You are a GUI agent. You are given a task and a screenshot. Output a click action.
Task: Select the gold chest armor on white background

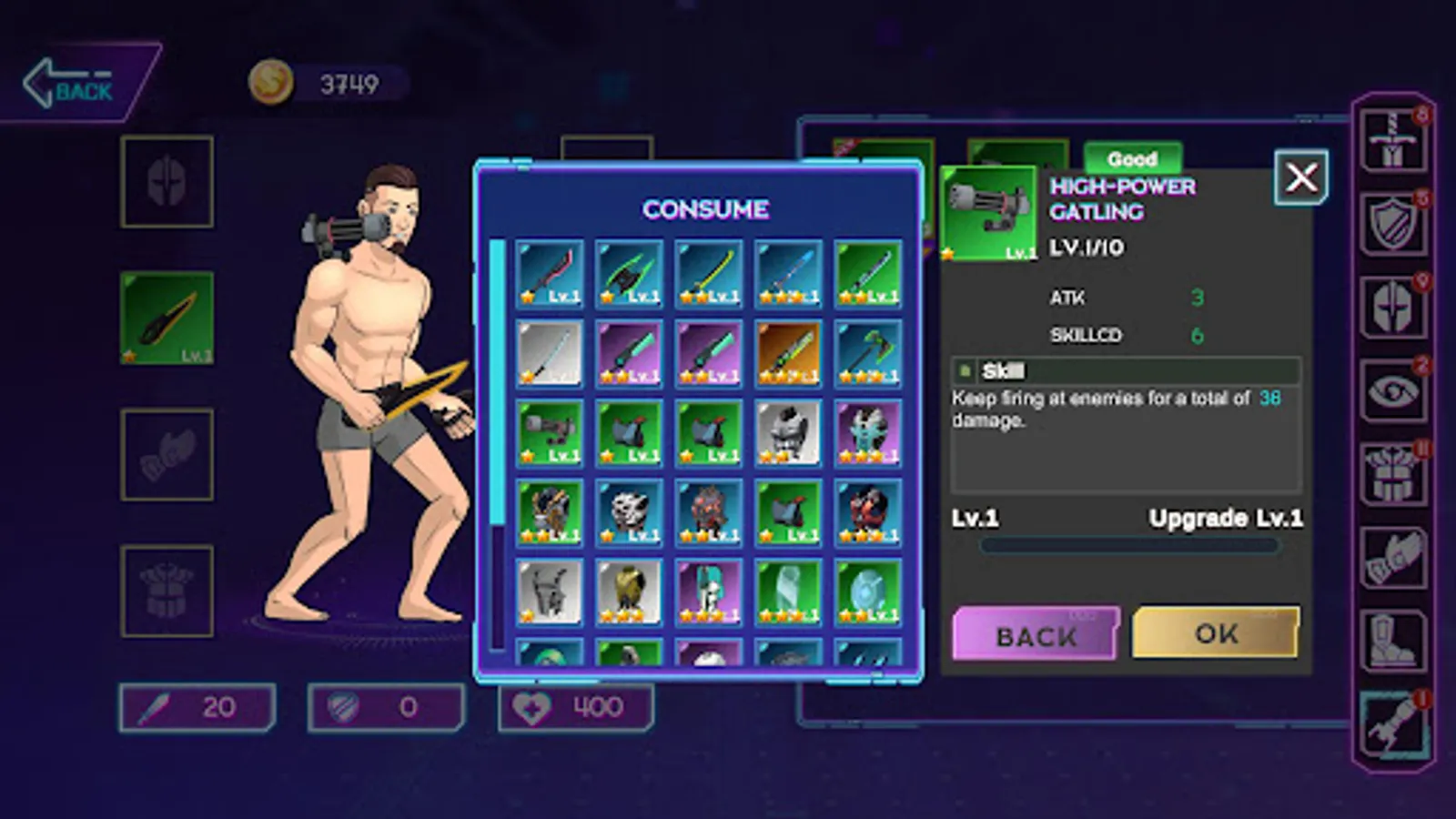coord(629,591)
